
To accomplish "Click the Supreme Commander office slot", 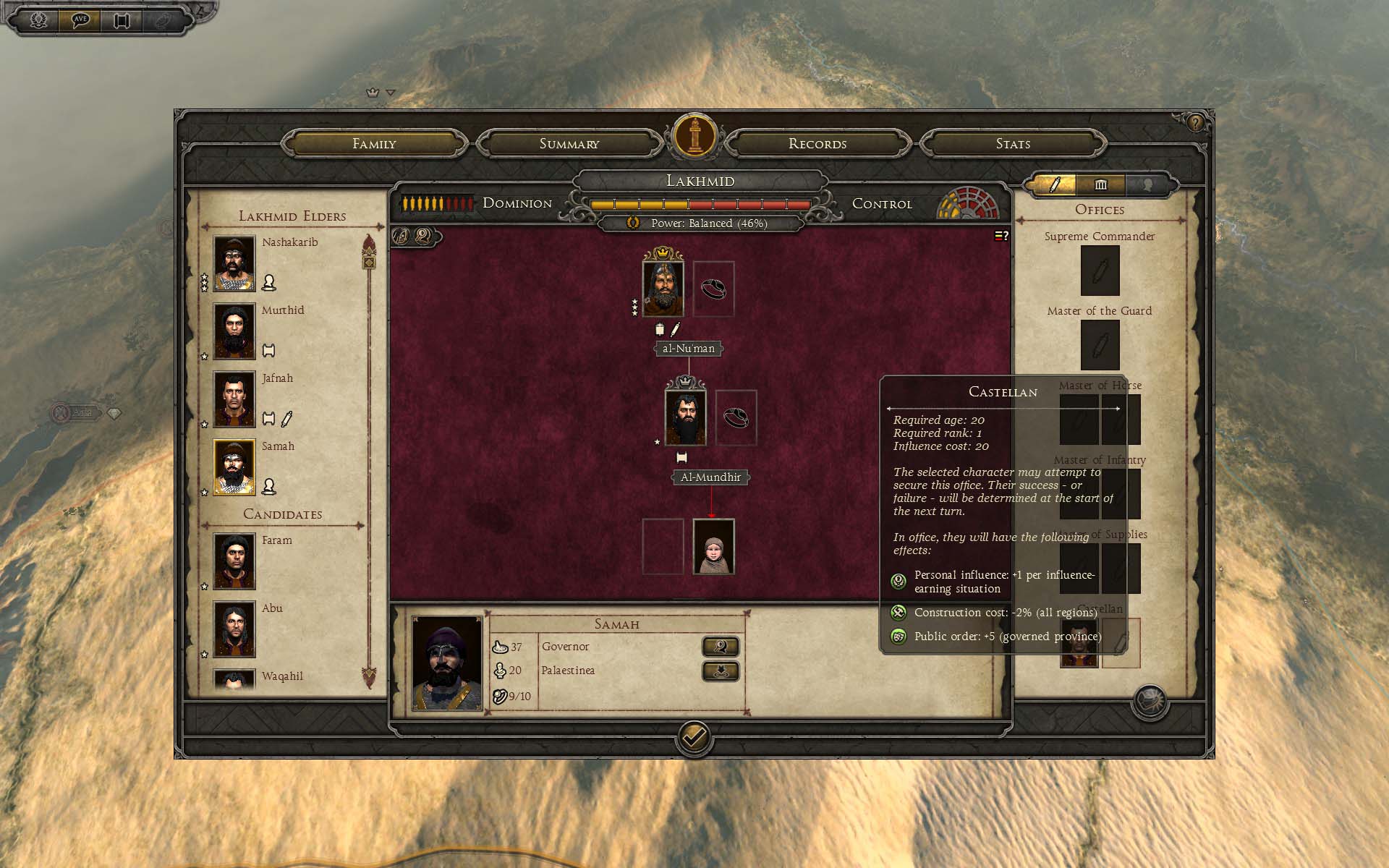I will click(x=1100, y=271).
